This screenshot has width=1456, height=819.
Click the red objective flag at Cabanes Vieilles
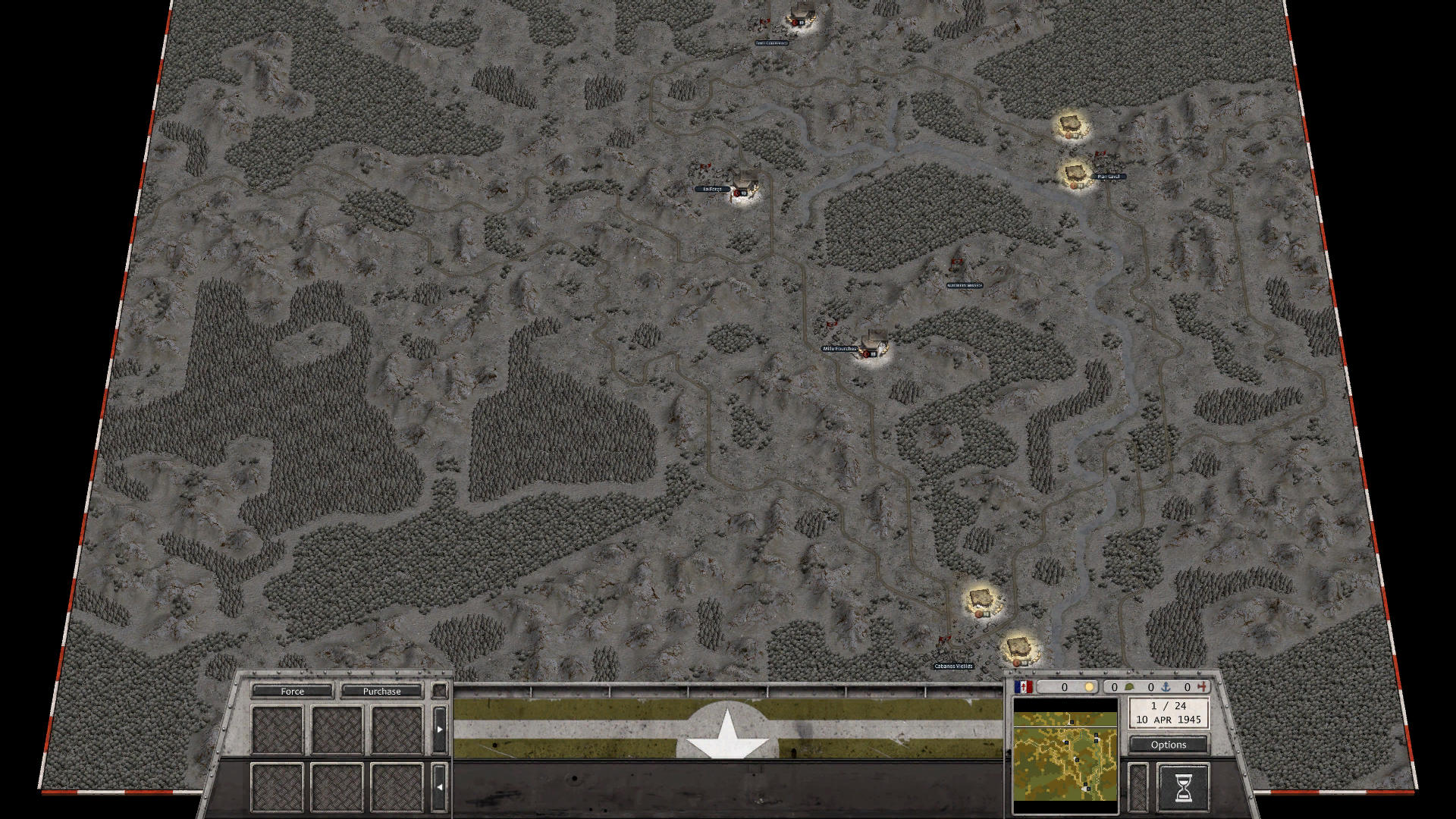944,638
